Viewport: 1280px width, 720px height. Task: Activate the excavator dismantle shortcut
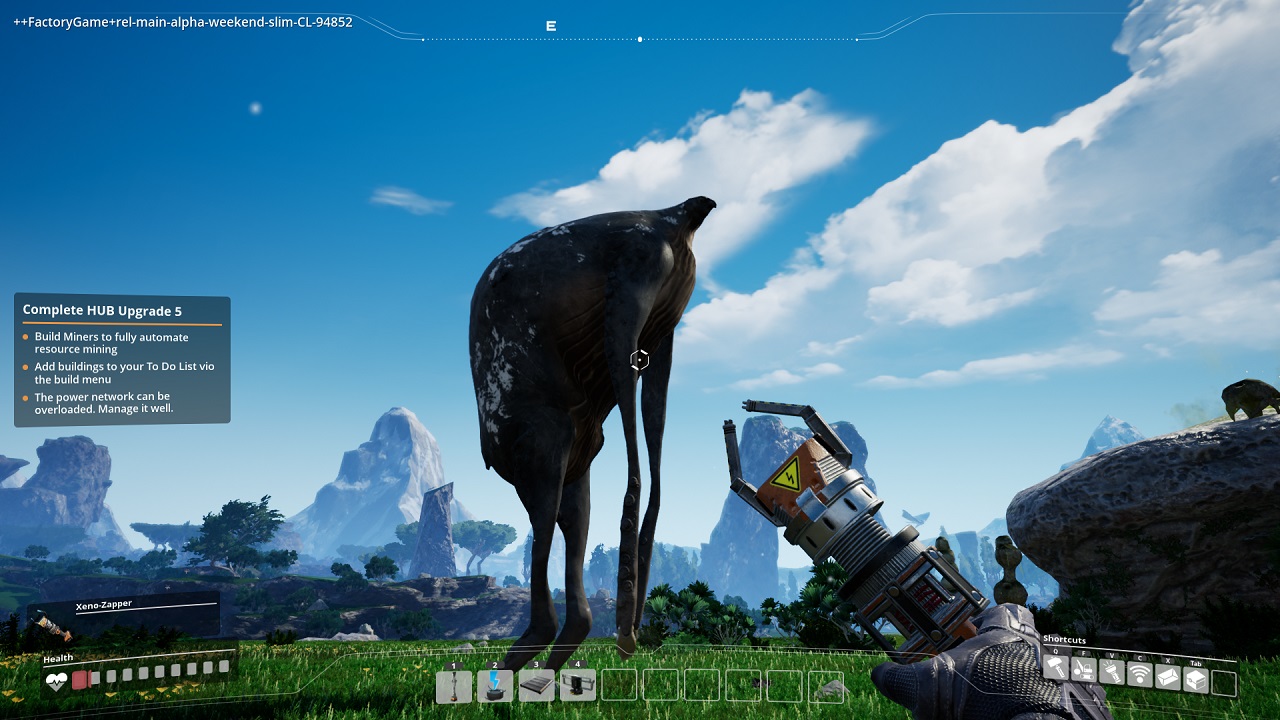coord(1084,671)
